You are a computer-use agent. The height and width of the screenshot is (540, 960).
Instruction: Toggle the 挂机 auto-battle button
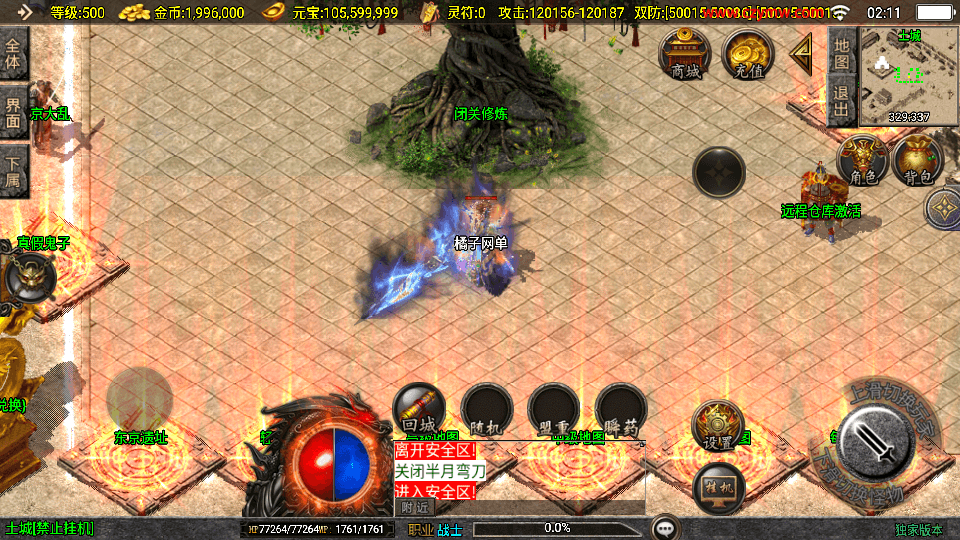[x=718, y=487]
